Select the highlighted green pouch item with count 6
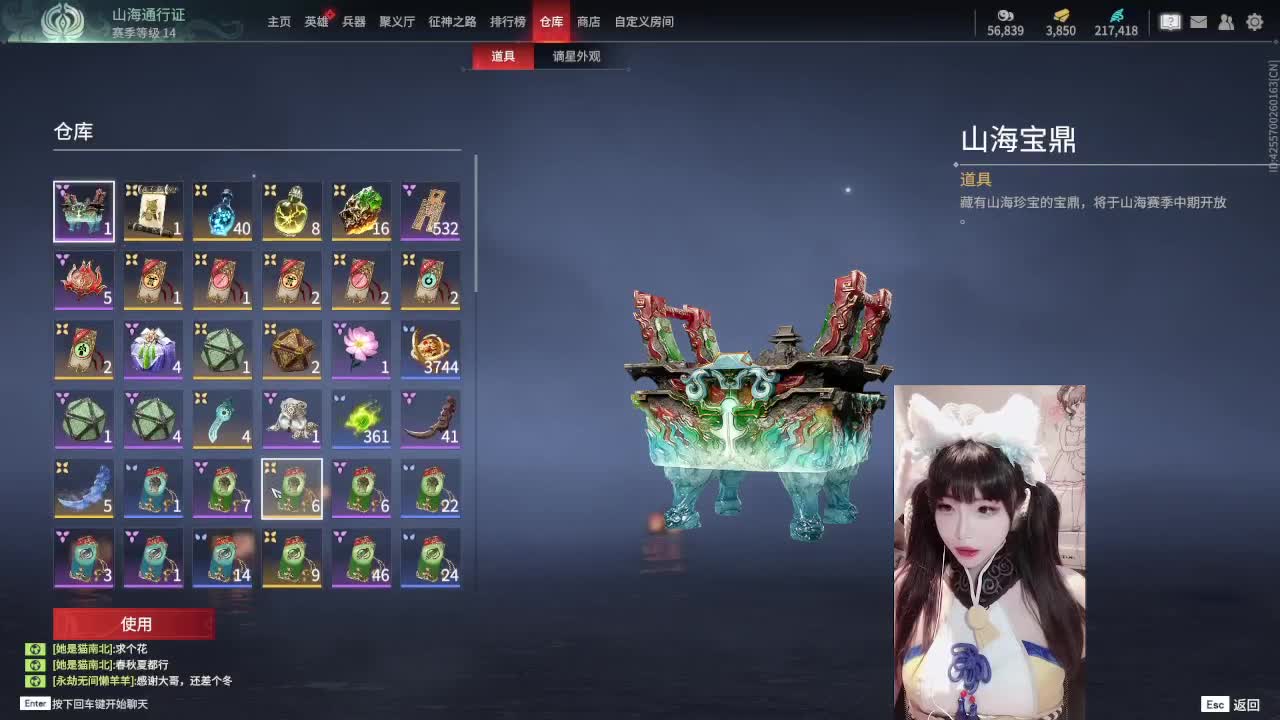The height and width of the screenshot is (720, 1280). click(x=292, y=488)
